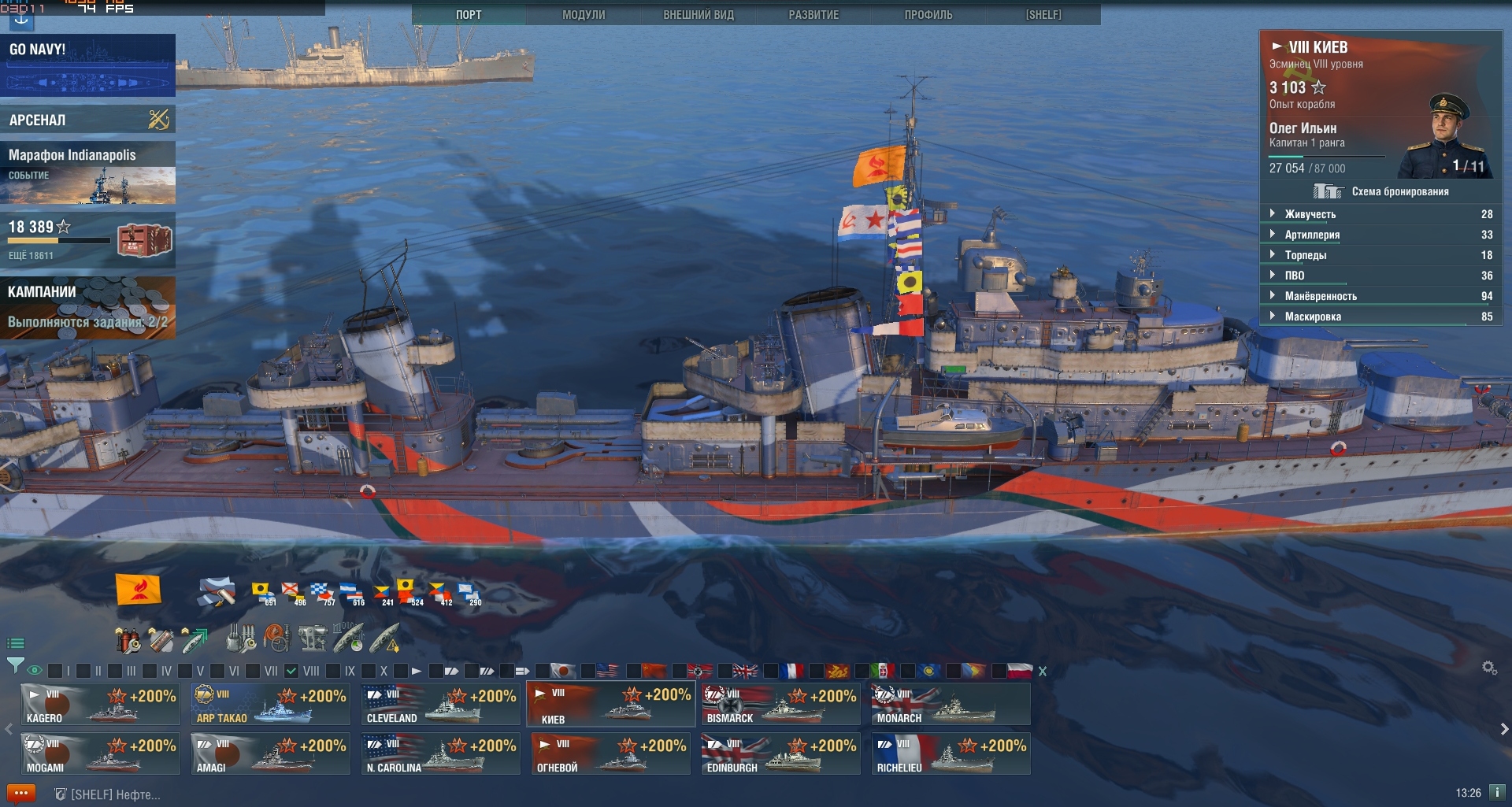This screenshot has width=1512, height=807.
Task: Clear carousel filters with the X
Action: [x=1043, y=672]
